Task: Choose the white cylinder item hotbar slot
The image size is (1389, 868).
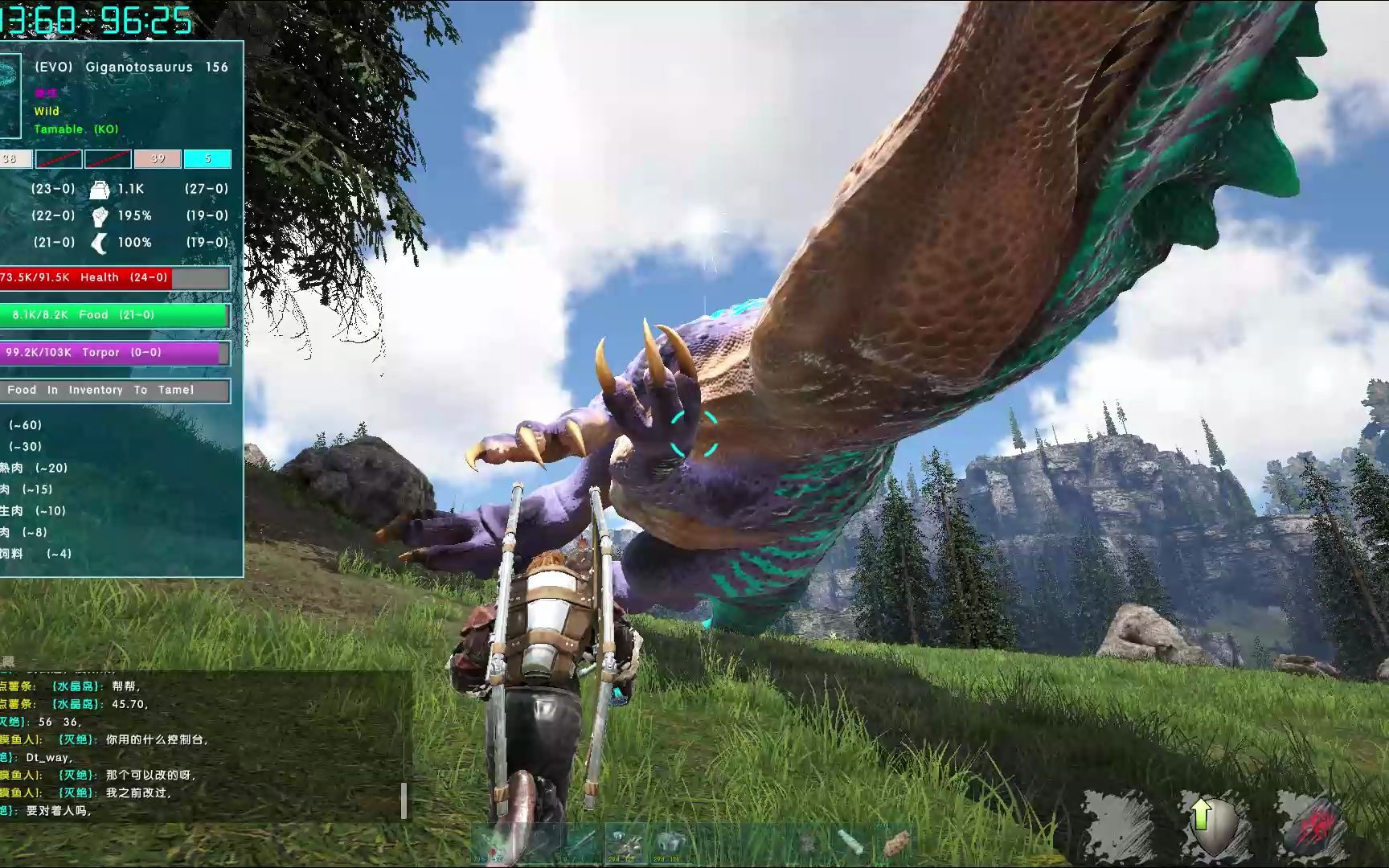Action: coord(850,844)
